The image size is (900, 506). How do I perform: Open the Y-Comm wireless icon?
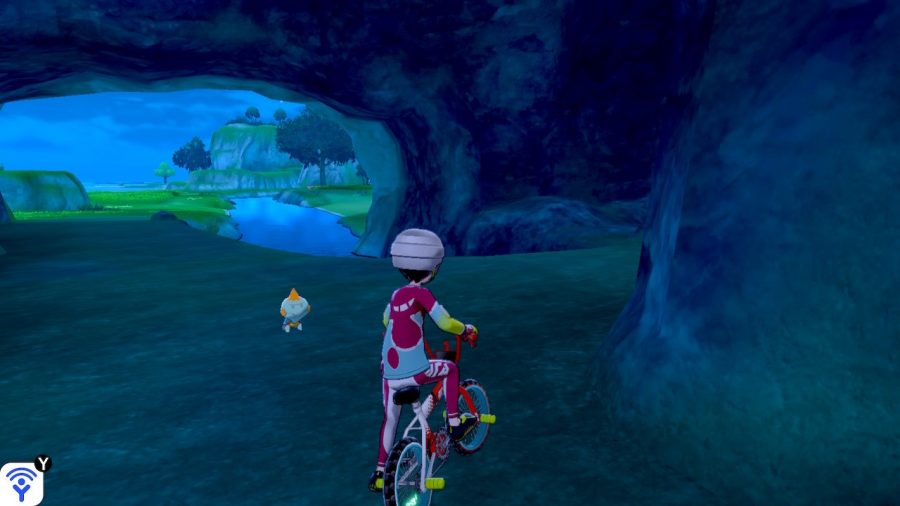(20, 484)
